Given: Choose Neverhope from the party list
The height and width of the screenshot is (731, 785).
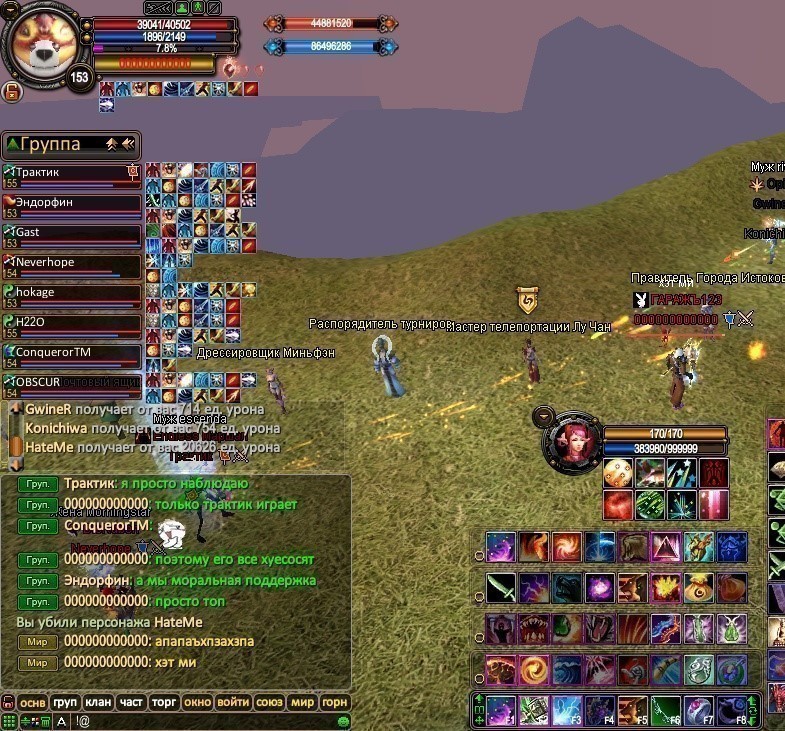Looking at the screenshot, I should click(x=72, y=263).
